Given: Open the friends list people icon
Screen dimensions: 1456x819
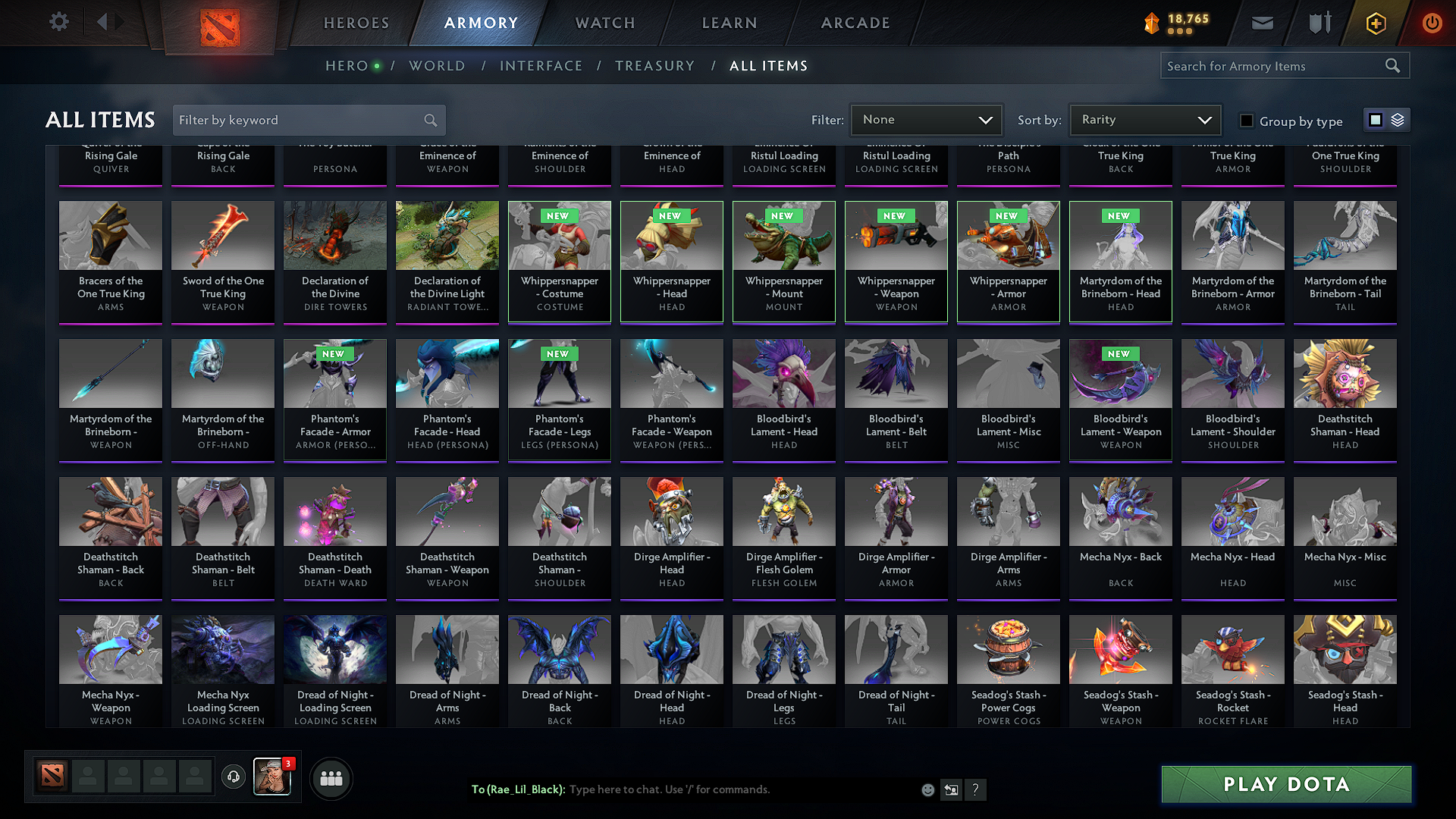Looking at the screenshot, I should click(x=331, y=778).
